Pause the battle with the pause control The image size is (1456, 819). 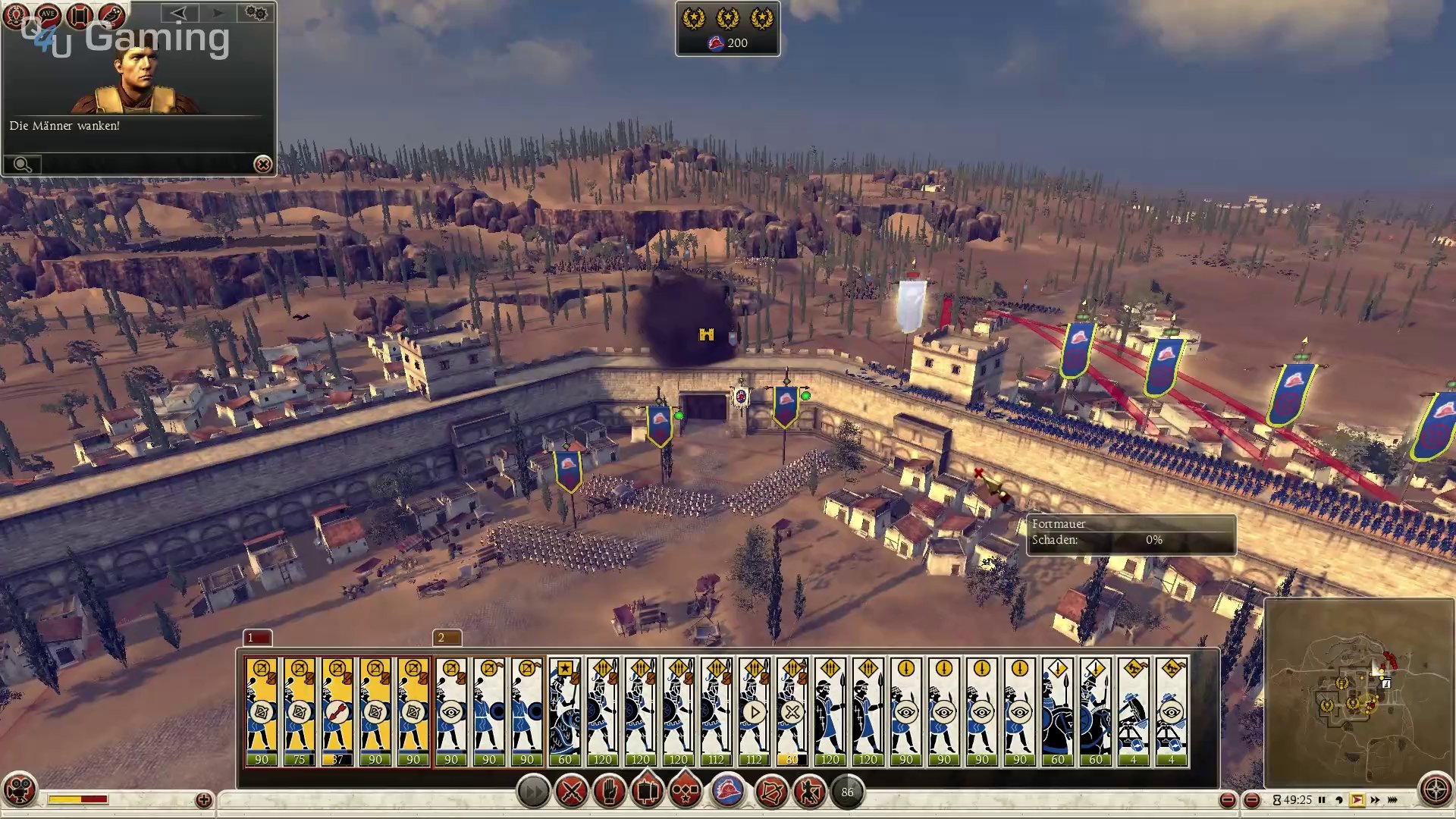pyautogui.click(x=1322, y=800)
